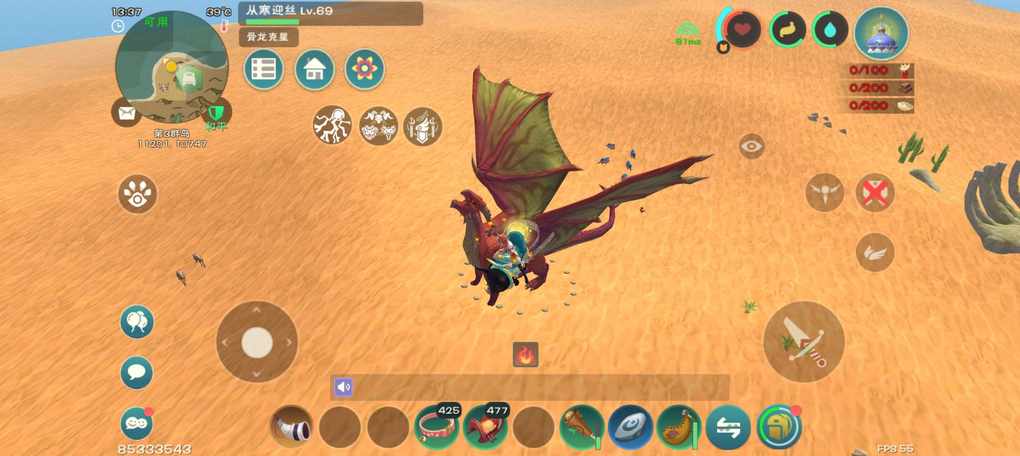Tap the red X dismount button

point(875,193)
